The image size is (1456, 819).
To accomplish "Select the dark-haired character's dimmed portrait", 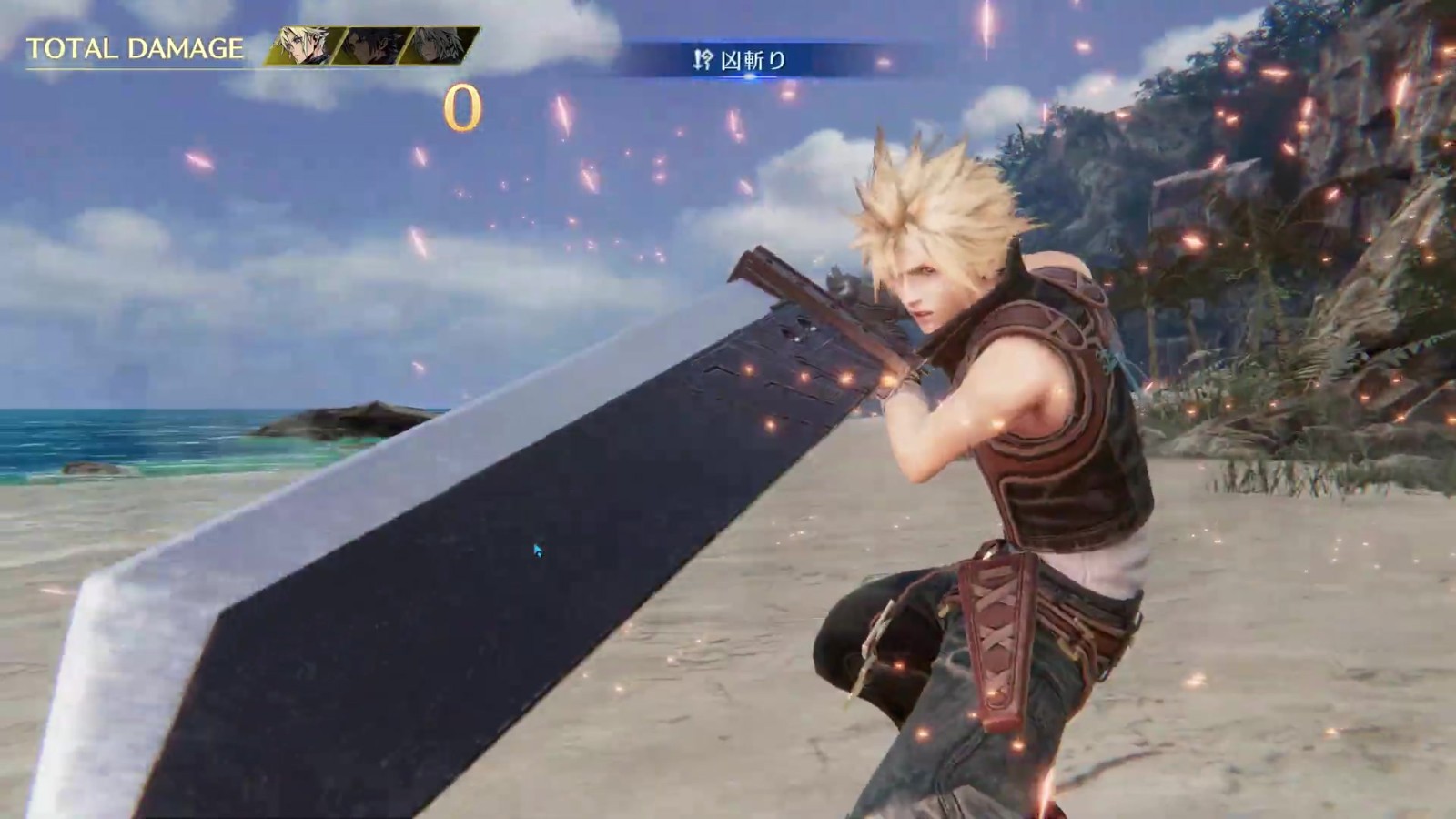I will coord(371,46).
